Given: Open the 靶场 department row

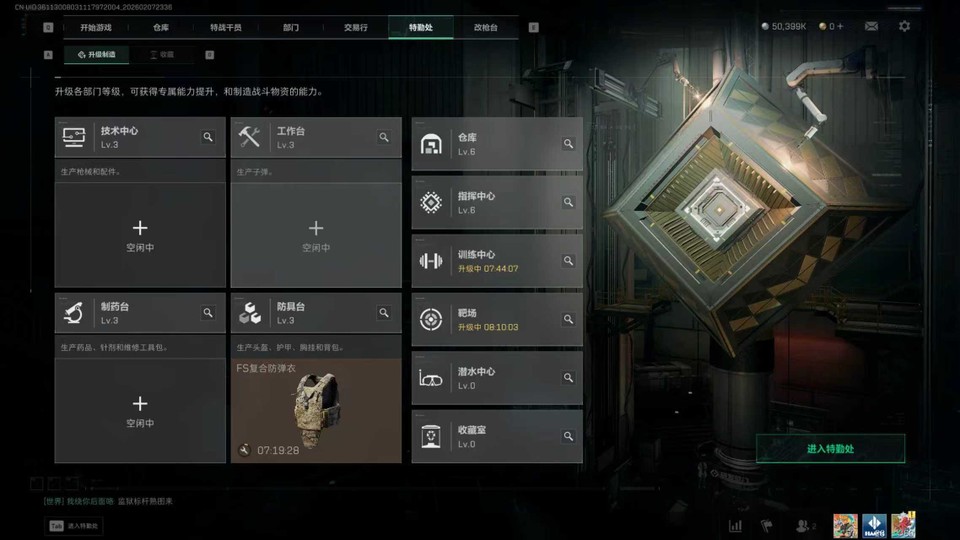Looking at the screenshot, I should click(496, 319).
